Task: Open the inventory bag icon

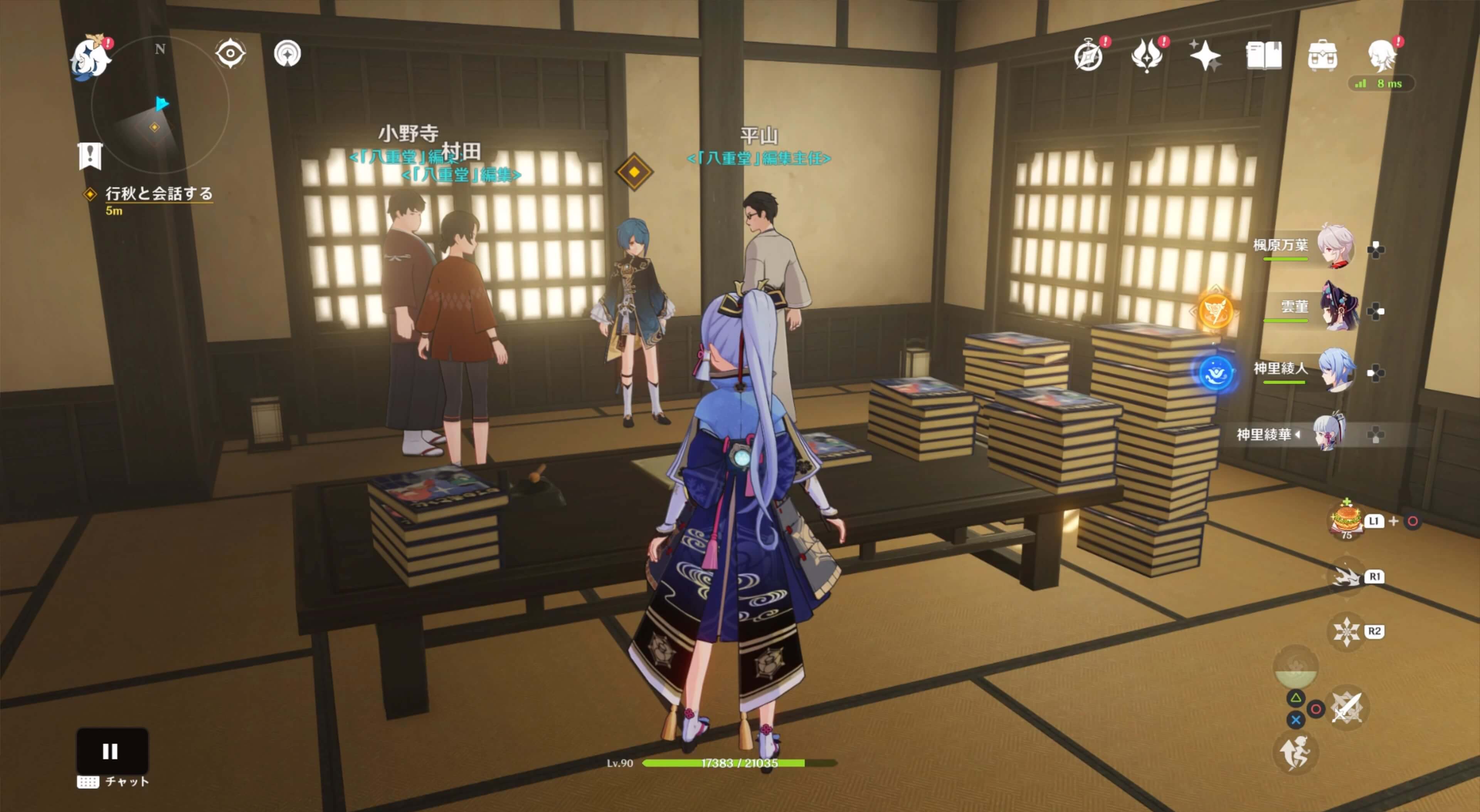Action: click(1322, 55)
